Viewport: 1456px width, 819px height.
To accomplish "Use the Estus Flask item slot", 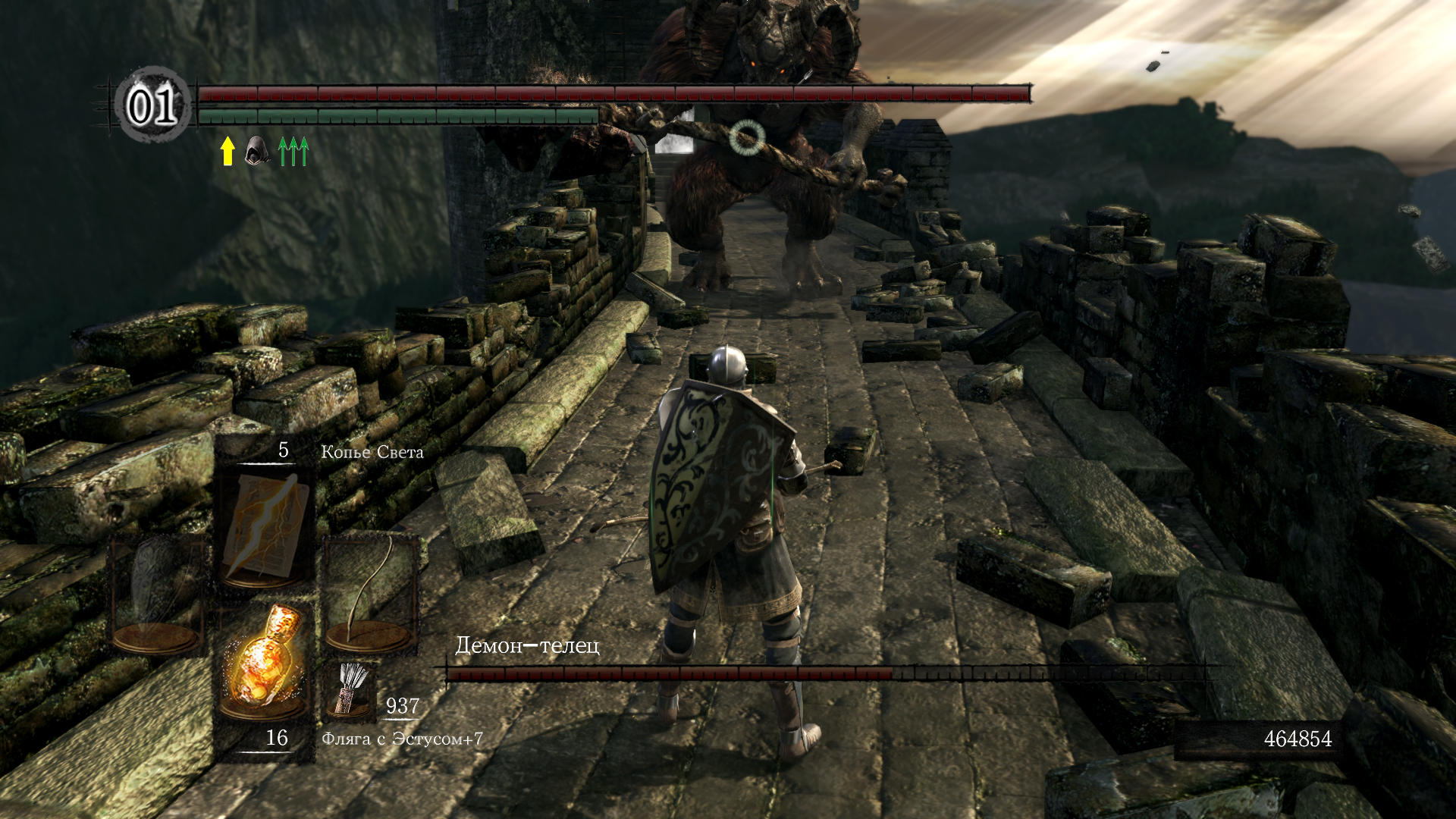I will point(265,661).
